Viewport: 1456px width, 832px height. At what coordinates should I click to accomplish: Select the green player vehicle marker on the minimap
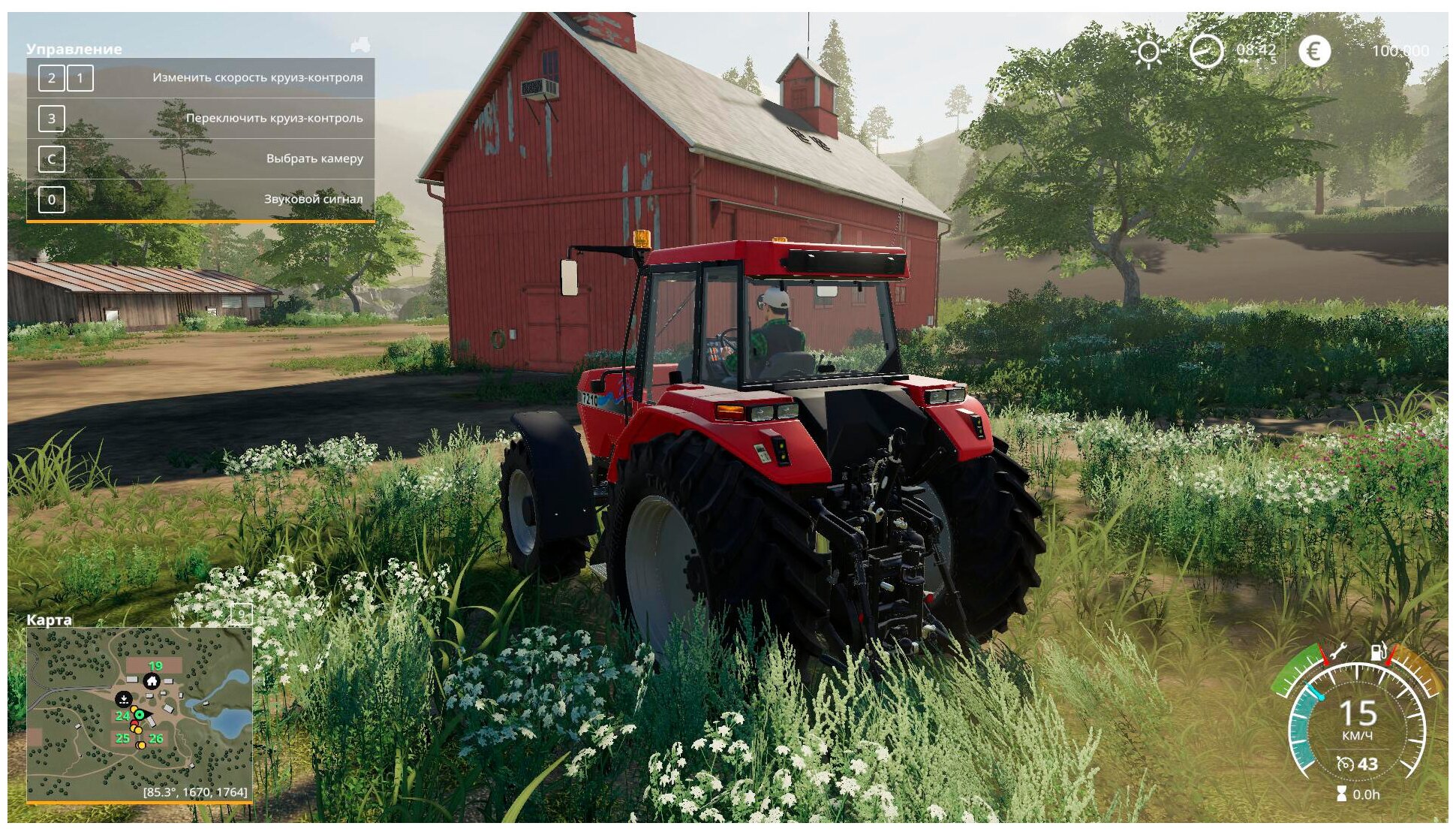140,714
